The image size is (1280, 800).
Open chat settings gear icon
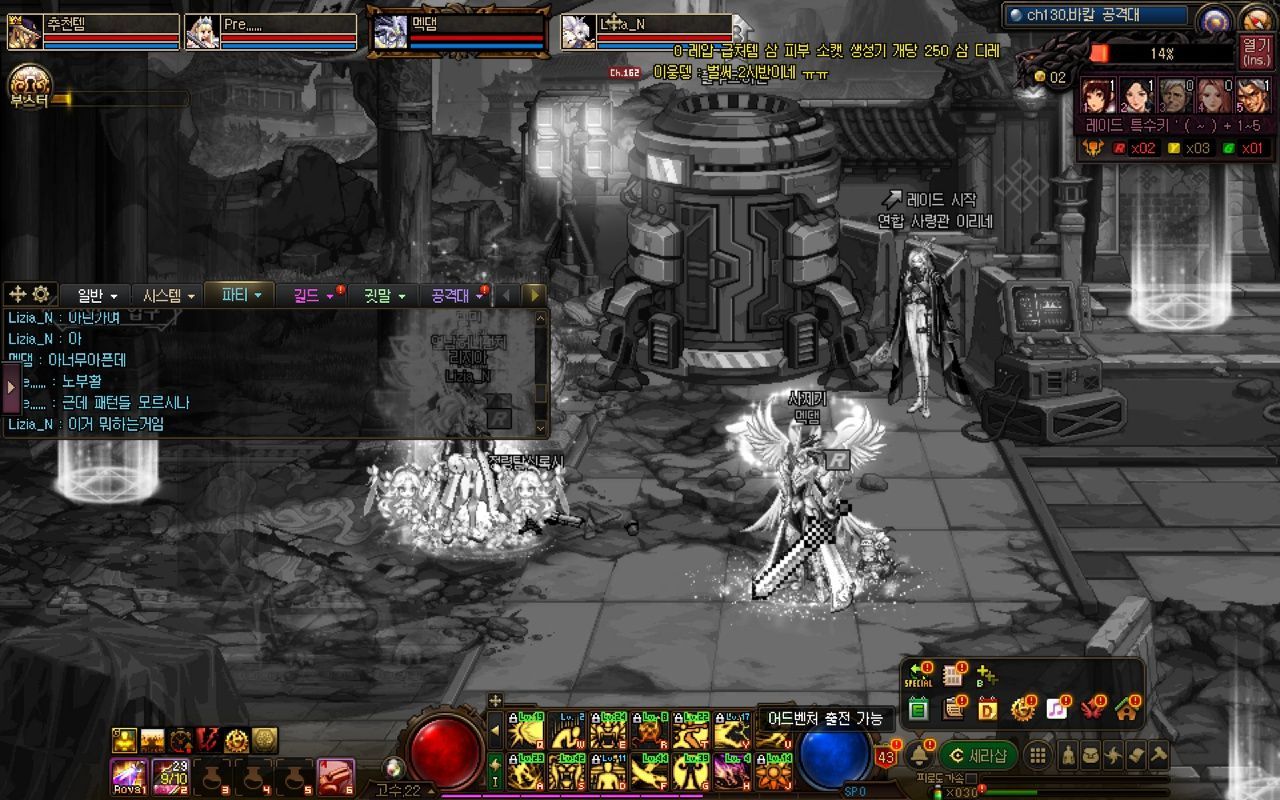[x=41, y=294]
